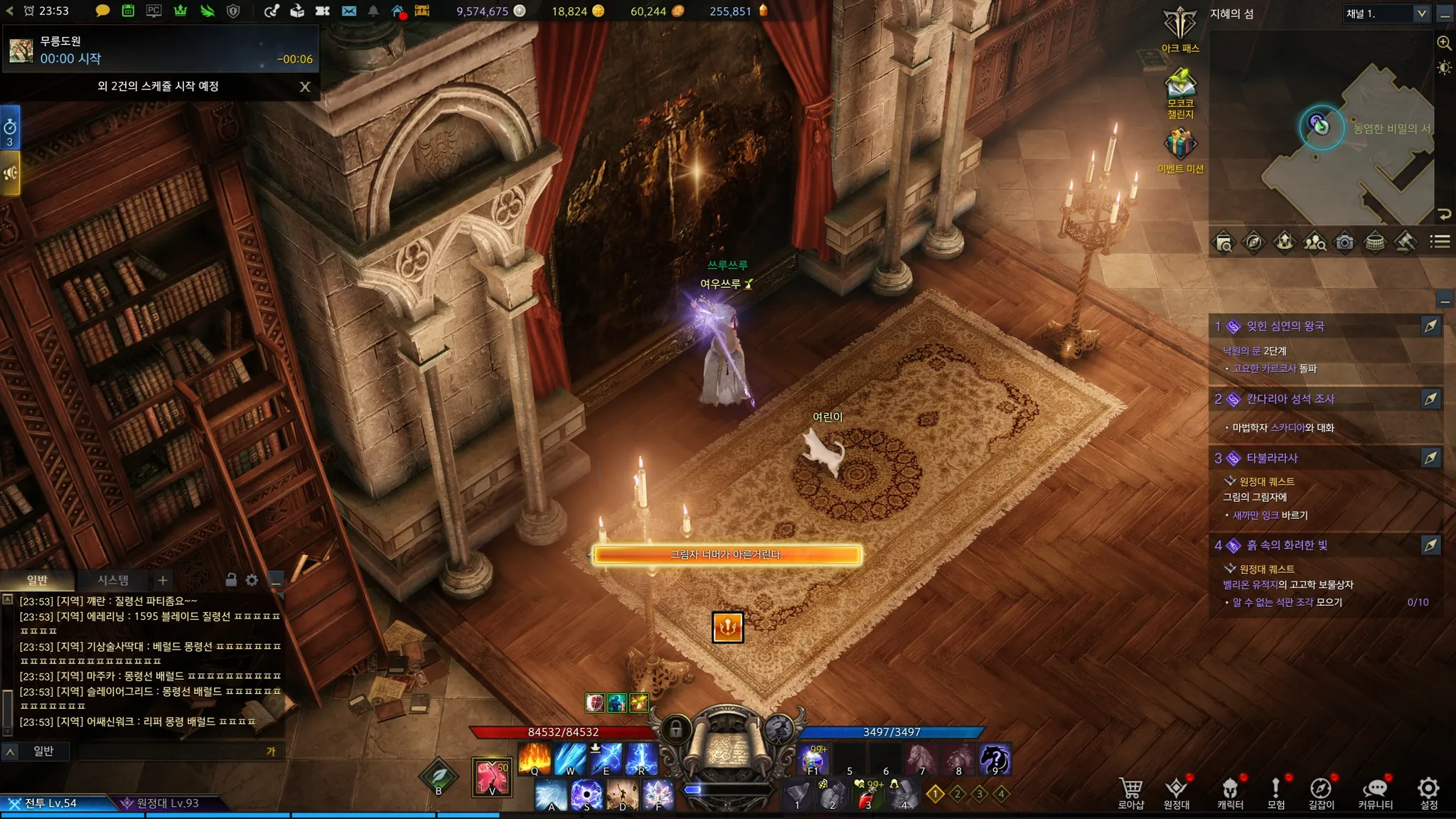1456x819 pixels.
Task: Open the 설정 settings menu
Action: [1428, 792]
